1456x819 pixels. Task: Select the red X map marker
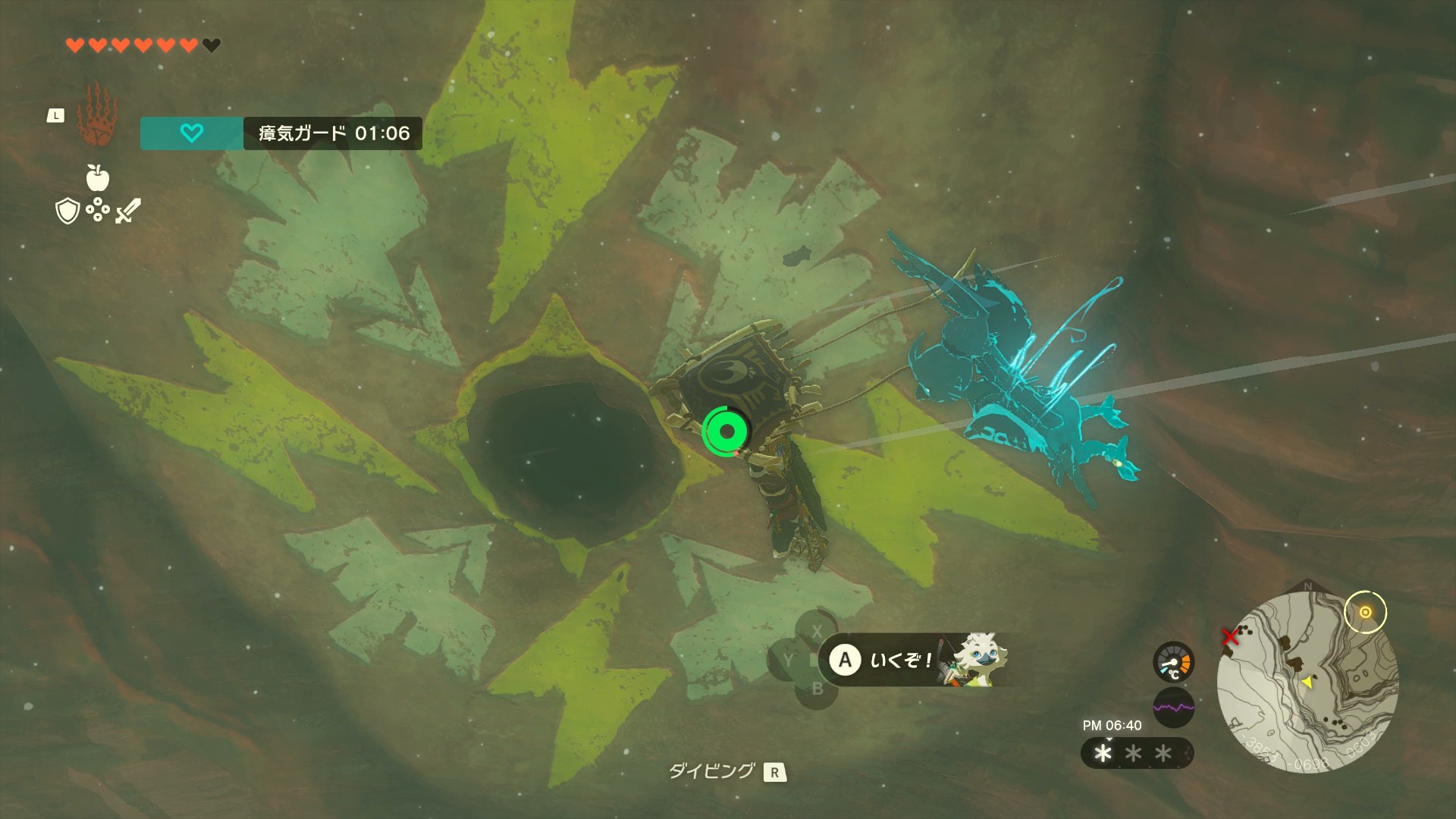click(1230, 637)
